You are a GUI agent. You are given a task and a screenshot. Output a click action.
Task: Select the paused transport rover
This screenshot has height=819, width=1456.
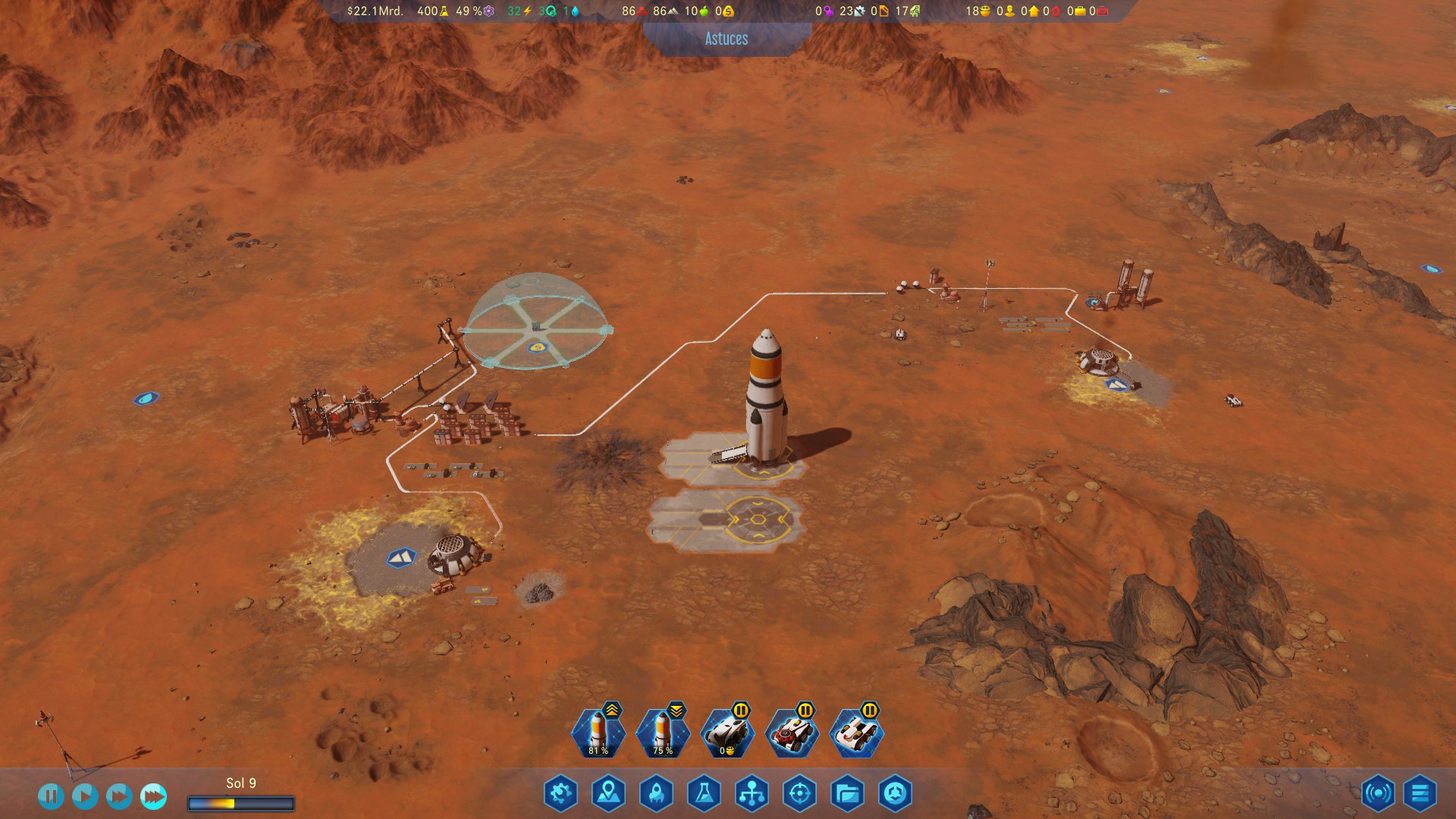coord(727,733)
